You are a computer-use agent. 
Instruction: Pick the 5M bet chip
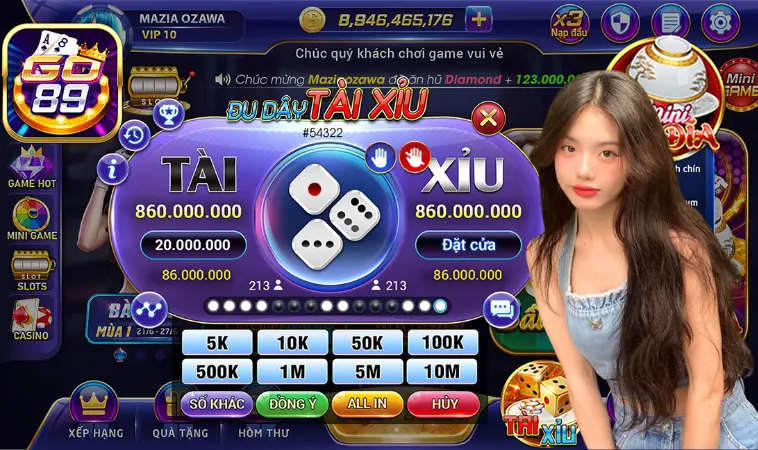pos(366,372)
